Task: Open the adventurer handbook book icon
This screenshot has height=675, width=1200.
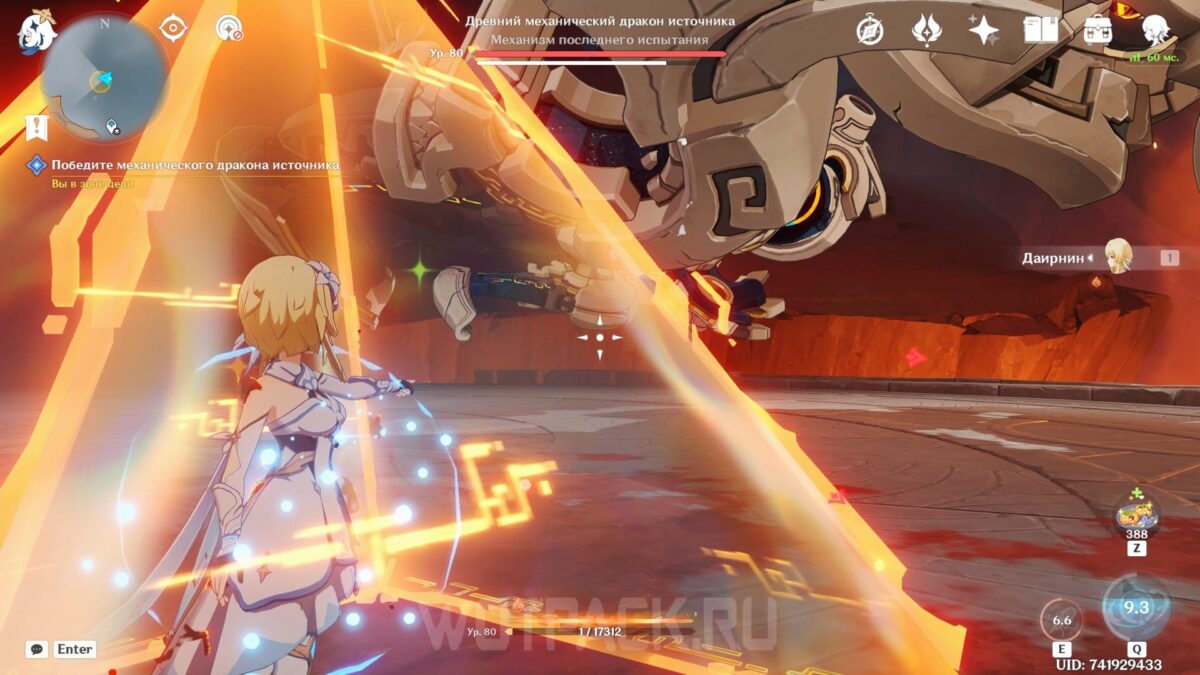Action: pos(1041,30)
